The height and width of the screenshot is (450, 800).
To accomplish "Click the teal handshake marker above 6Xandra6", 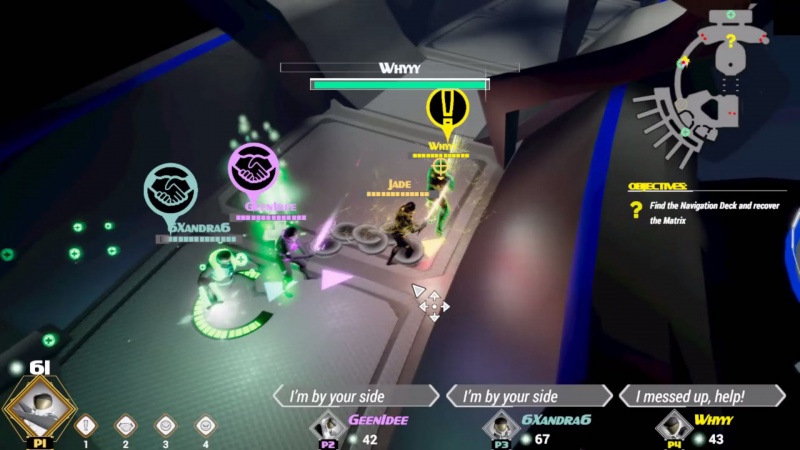I will point(170,190).
